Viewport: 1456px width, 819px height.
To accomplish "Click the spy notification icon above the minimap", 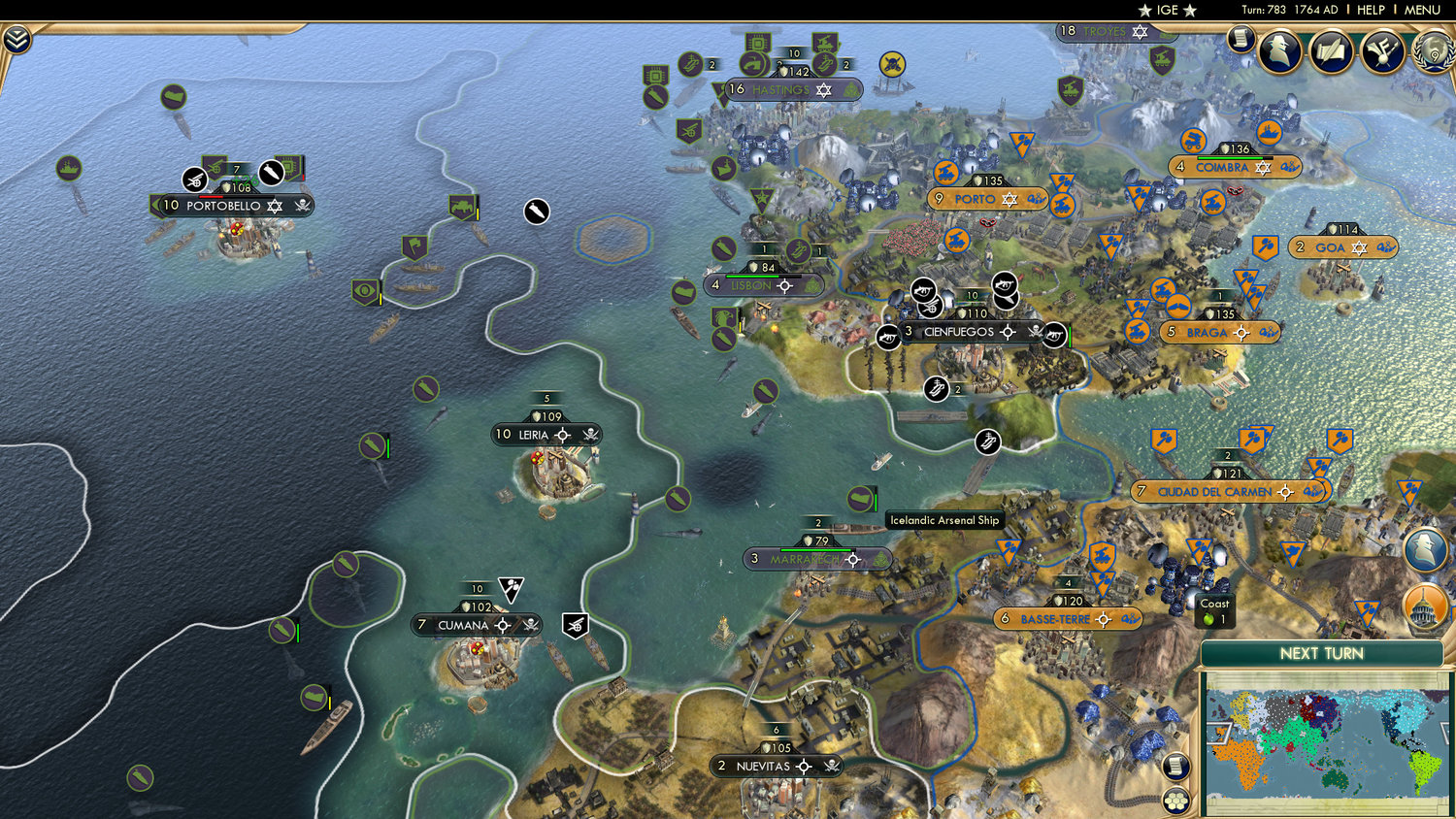I will point(1426,549).
